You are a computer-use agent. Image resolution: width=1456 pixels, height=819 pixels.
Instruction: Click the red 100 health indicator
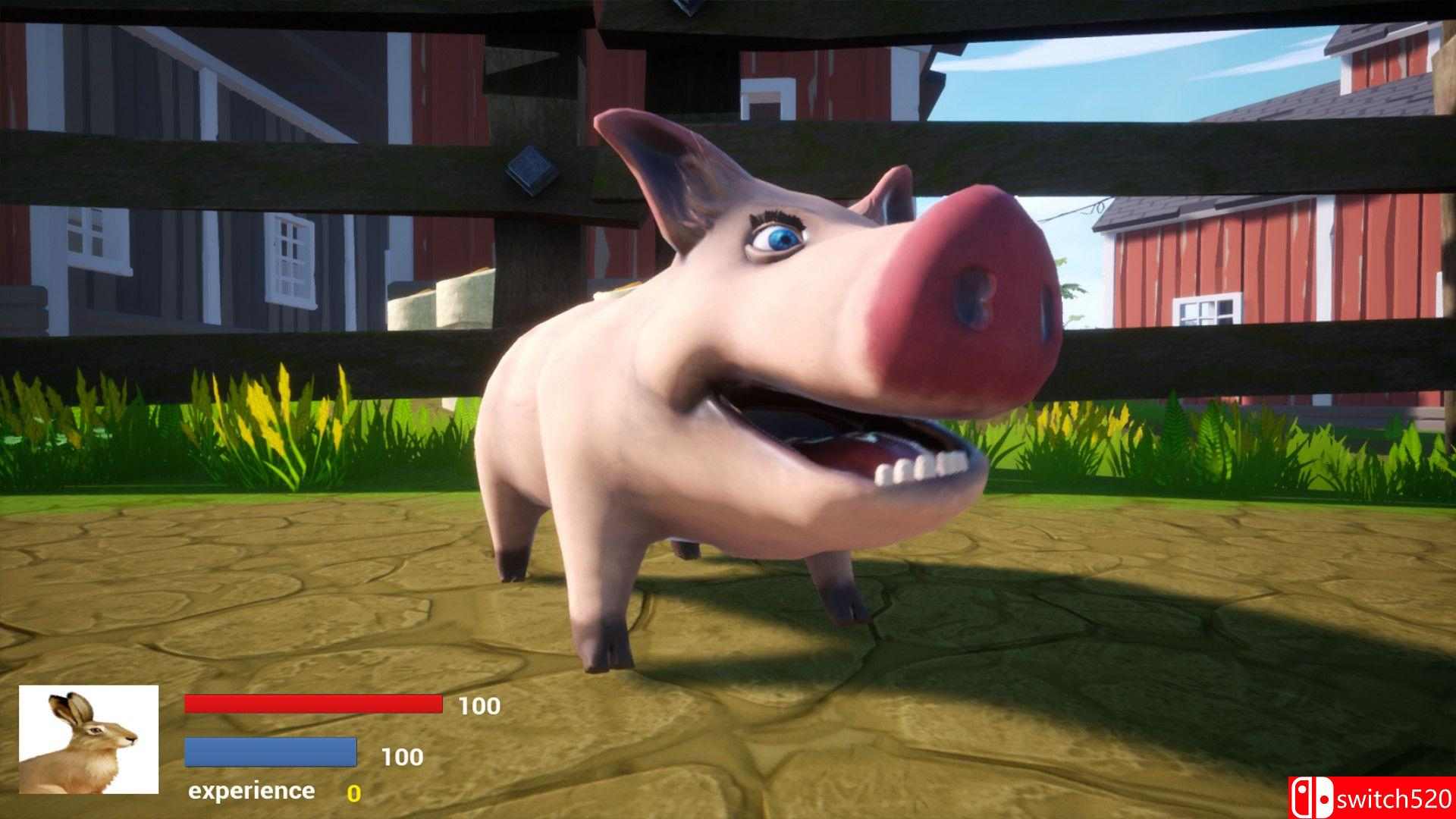(478, 706)
